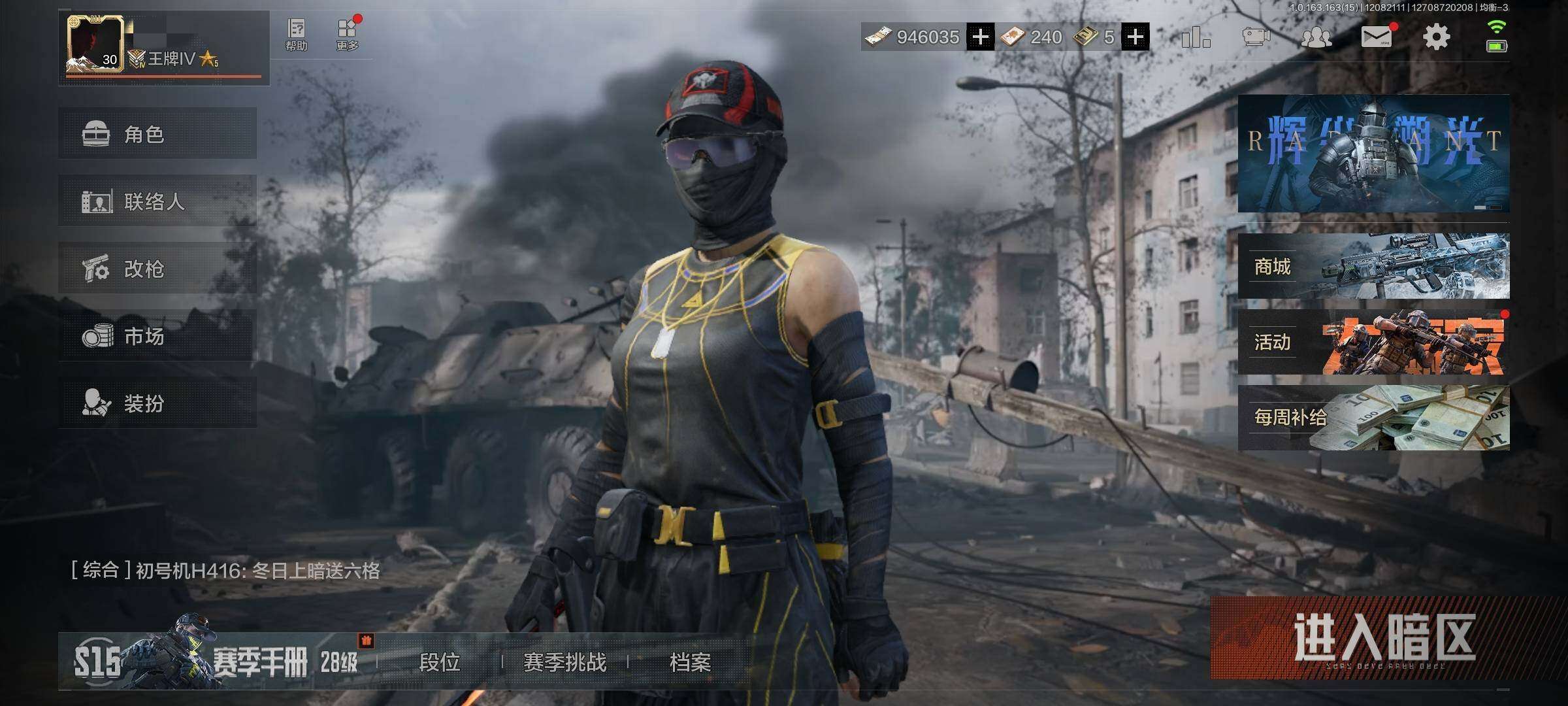Open the 赛季挑战 season challenge tab

click(x=564, y=662)
